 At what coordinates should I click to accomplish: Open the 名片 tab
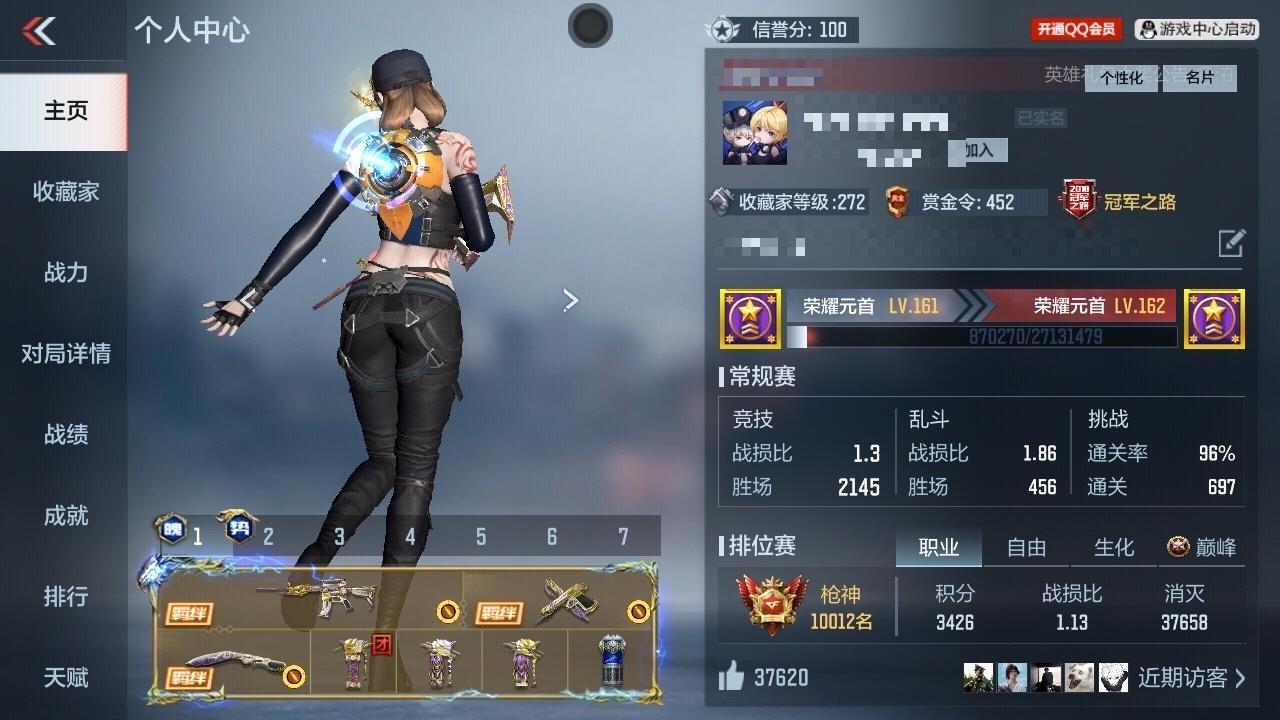[x=1199, y=78]
